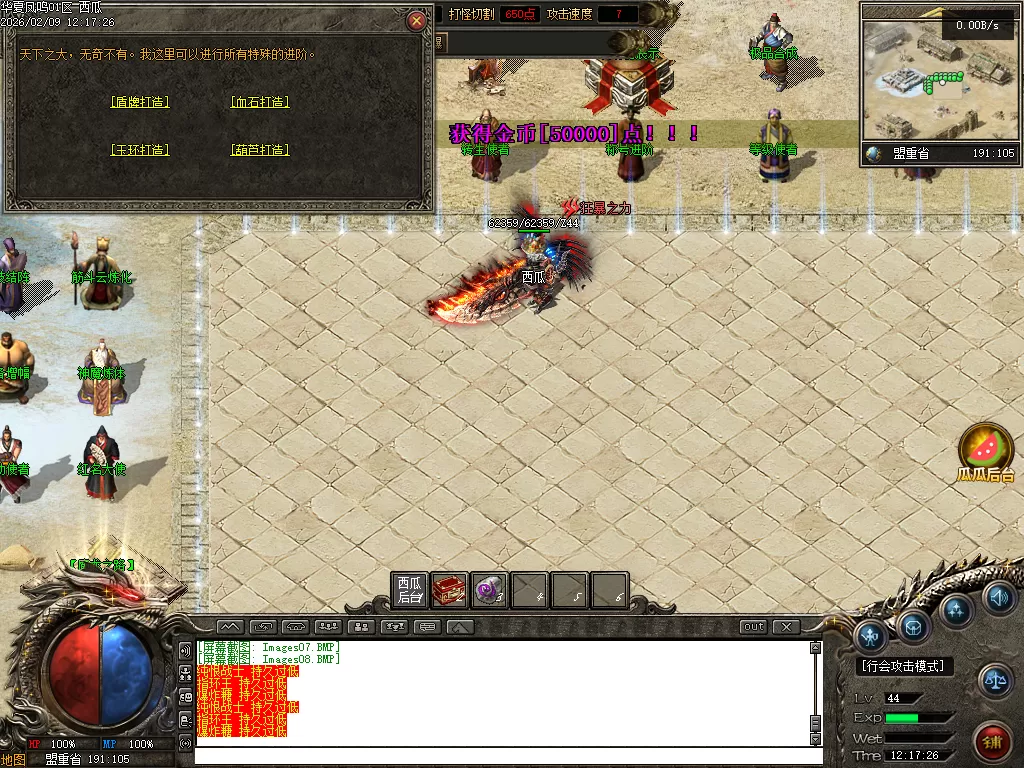
Task: Use the purple scroll hotbar slot
Action: (x=490, y=590)
